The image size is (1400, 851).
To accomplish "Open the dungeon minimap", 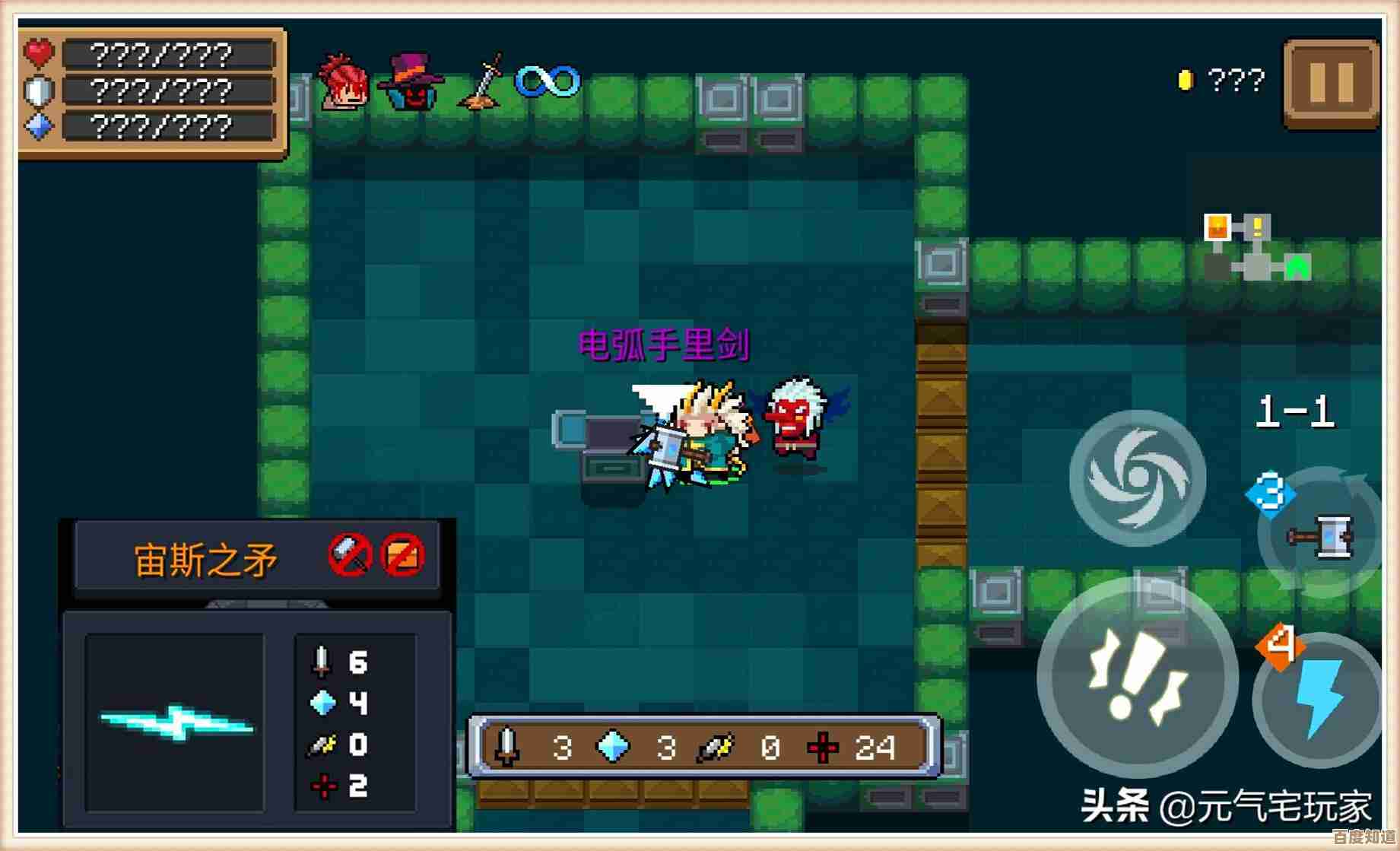I will tap(1256, 248).
